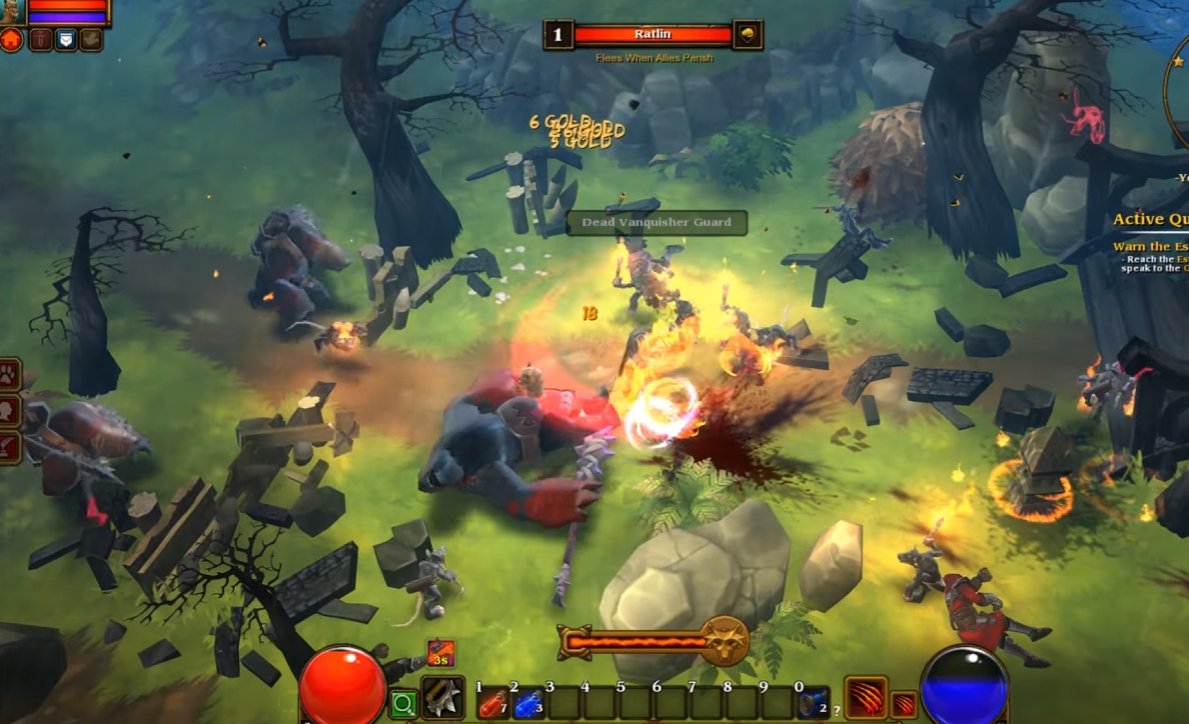This screenshot has width=1189, height=724.
Task: Click the pet portrait in the corner
Action: [x=12, y=12]
